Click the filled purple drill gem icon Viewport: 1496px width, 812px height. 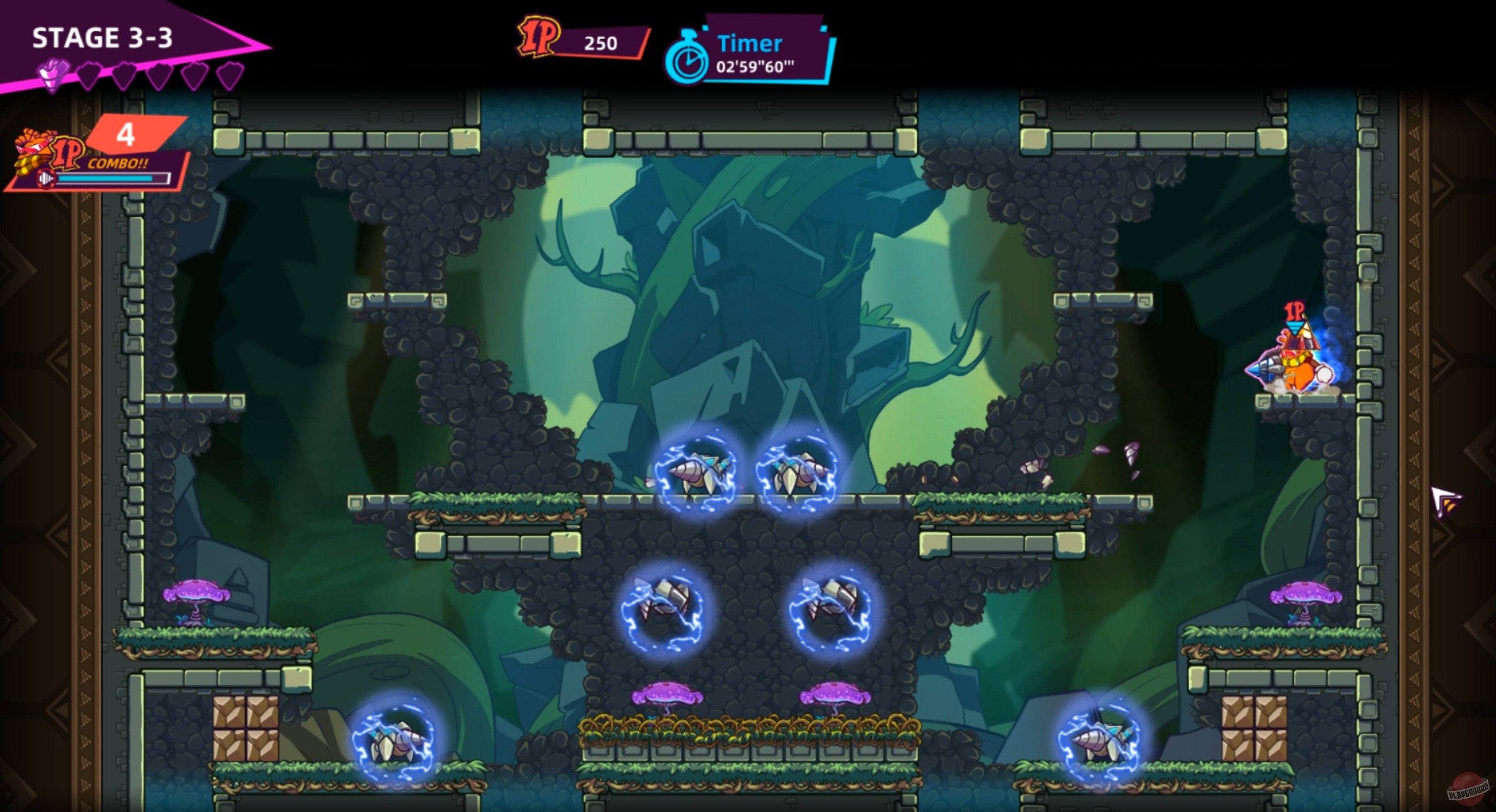pyautogui.click(x=53, y=72)
